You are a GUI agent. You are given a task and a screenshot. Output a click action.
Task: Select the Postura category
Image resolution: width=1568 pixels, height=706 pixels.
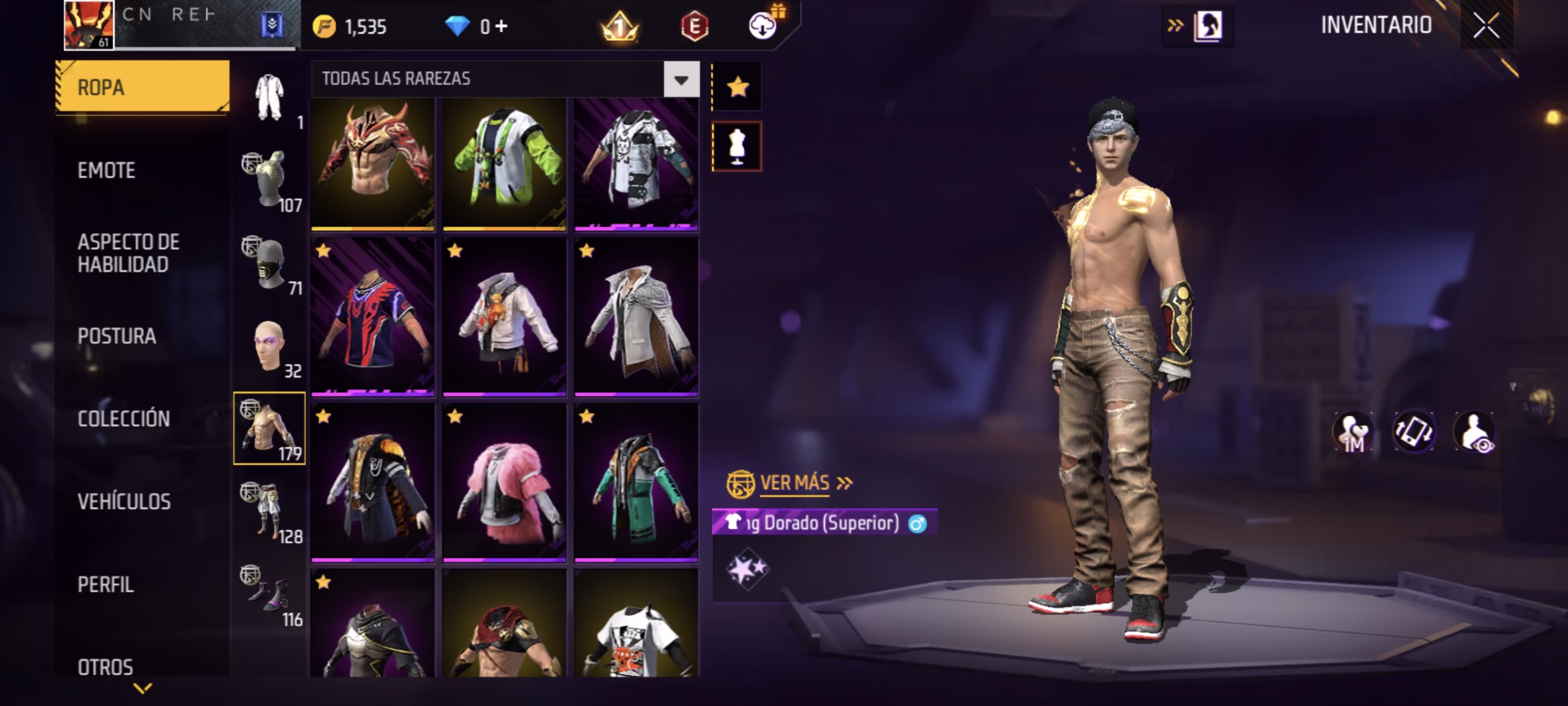click(116, 336)
